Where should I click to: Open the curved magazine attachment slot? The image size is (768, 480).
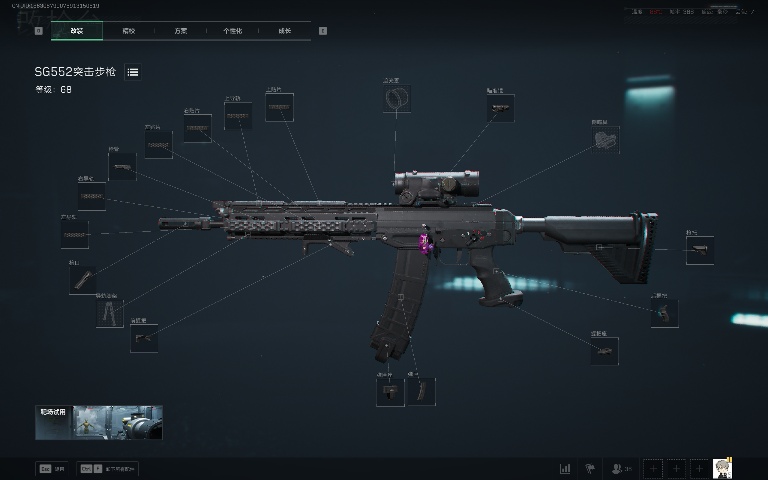(422, 391)
